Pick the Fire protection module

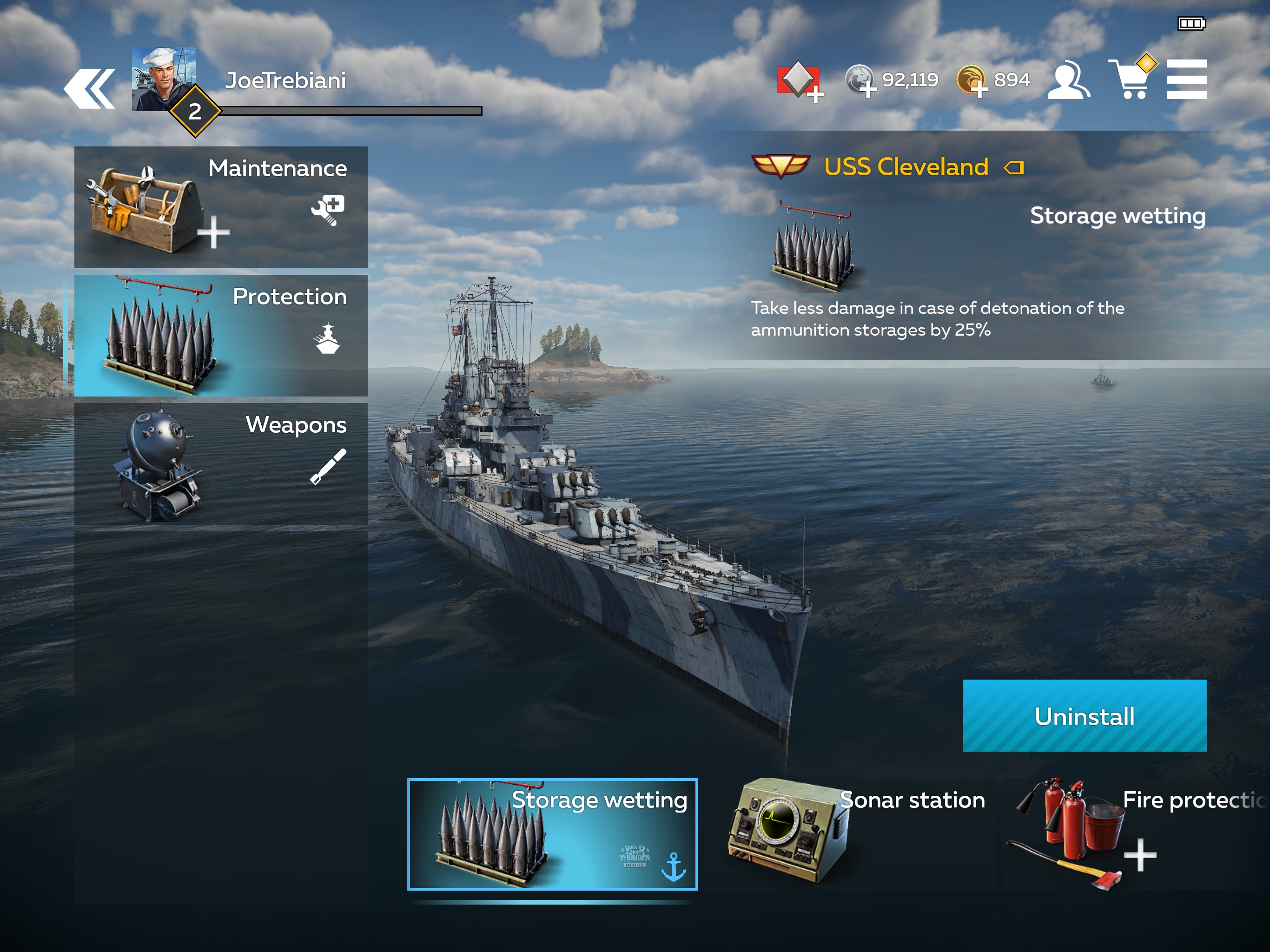click(x=1137, y=834)
